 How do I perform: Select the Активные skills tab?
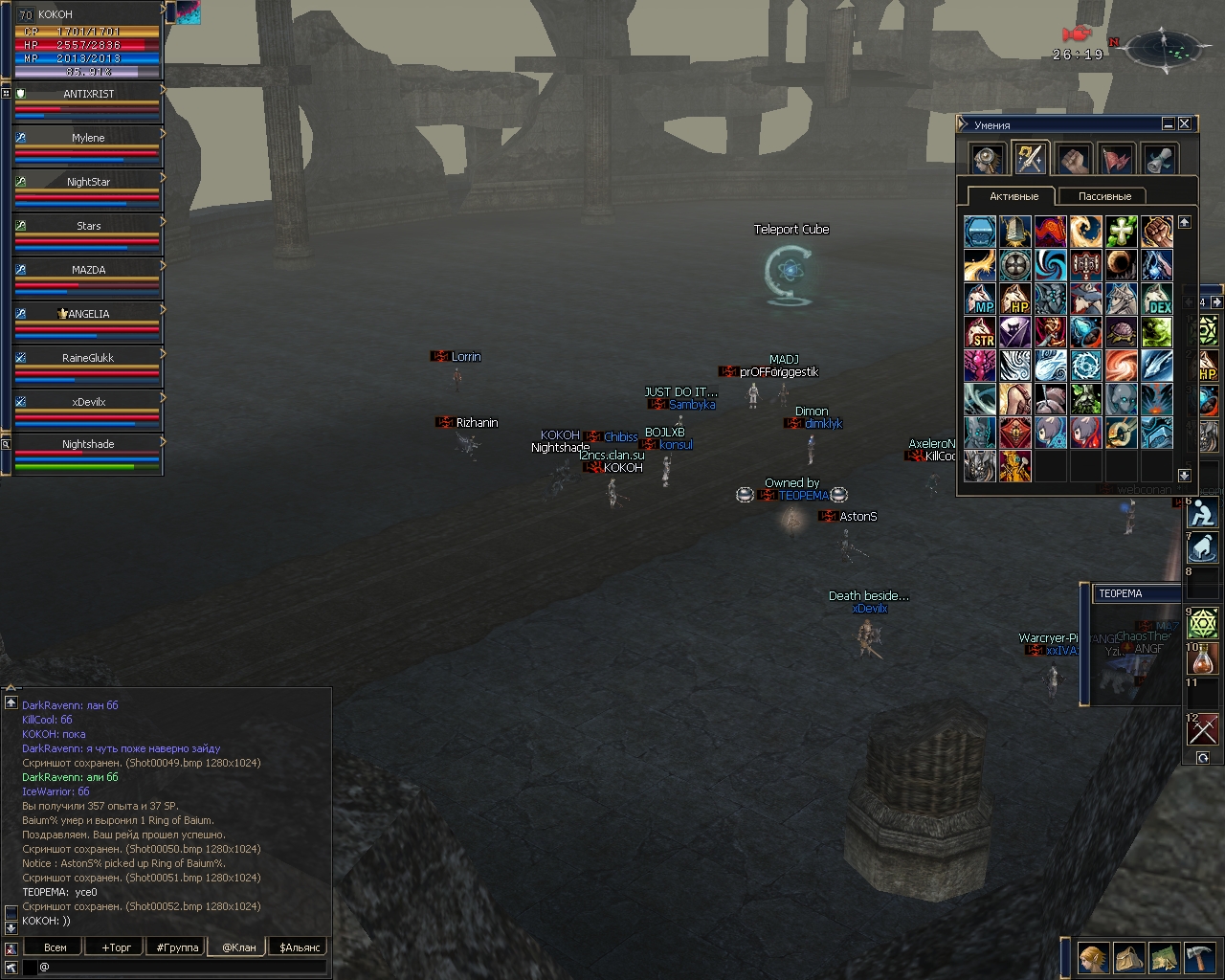coord(1013,196)
